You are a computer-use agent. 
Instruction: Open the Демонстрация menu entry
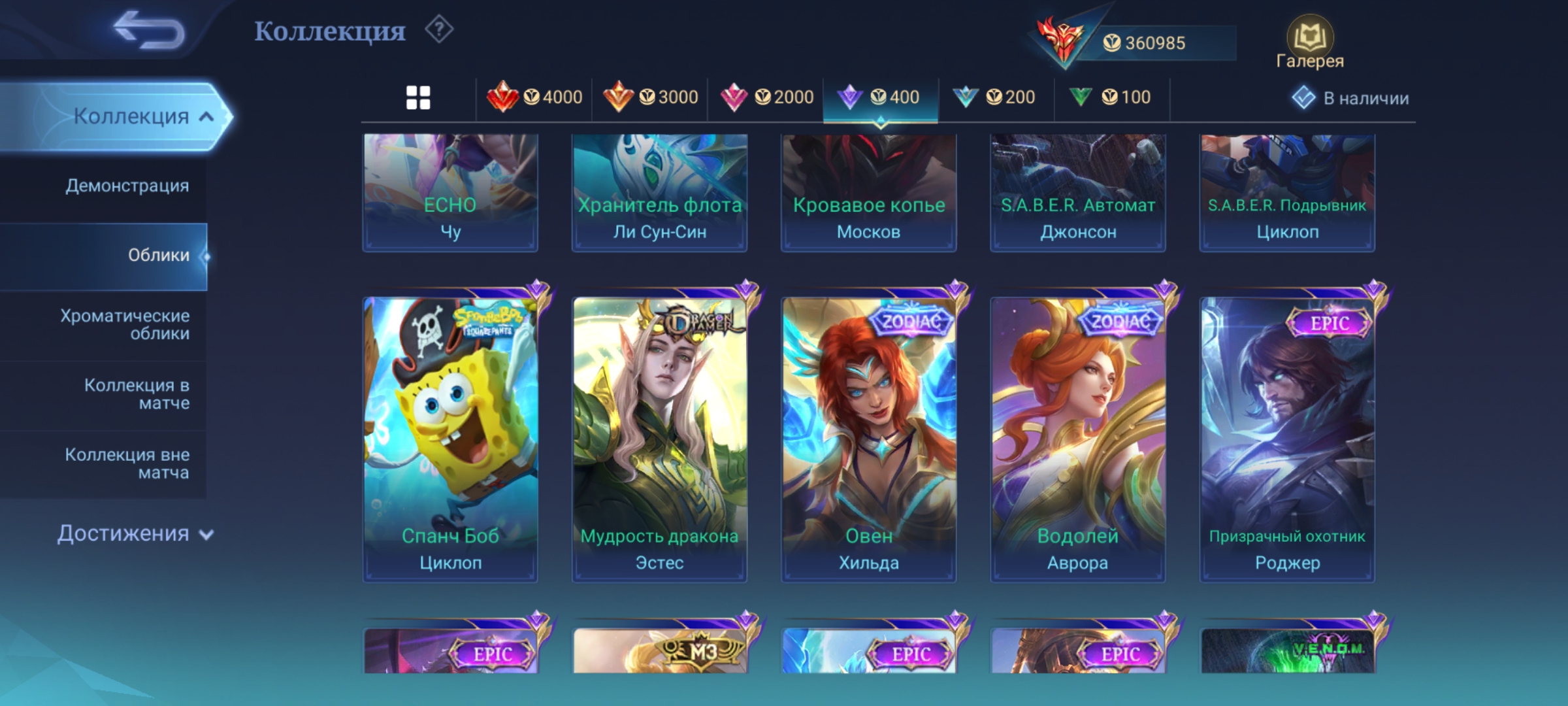[x=127, y=186]
